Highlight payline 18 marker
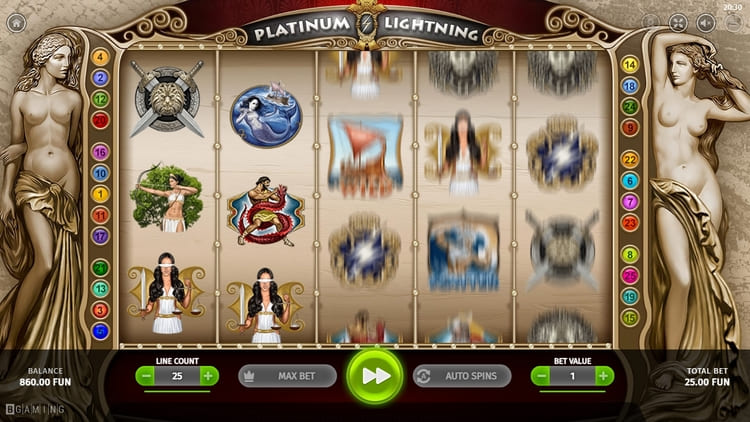 click(630, 86)
